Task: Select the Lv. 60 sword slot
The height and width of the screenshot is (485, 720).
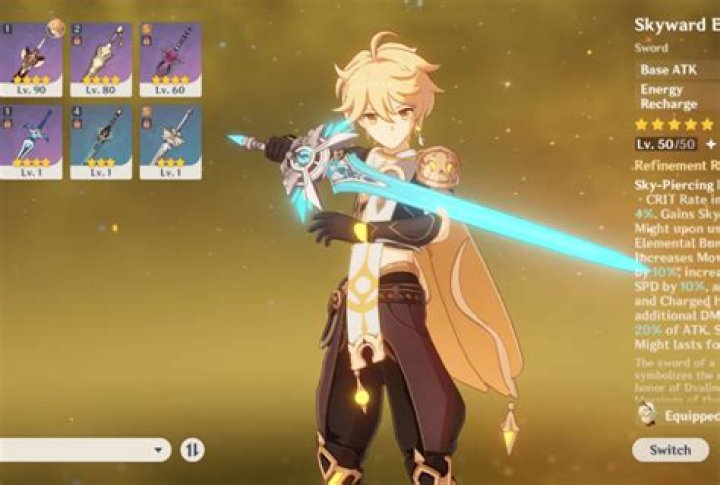Action: click(x=169, y=59)
